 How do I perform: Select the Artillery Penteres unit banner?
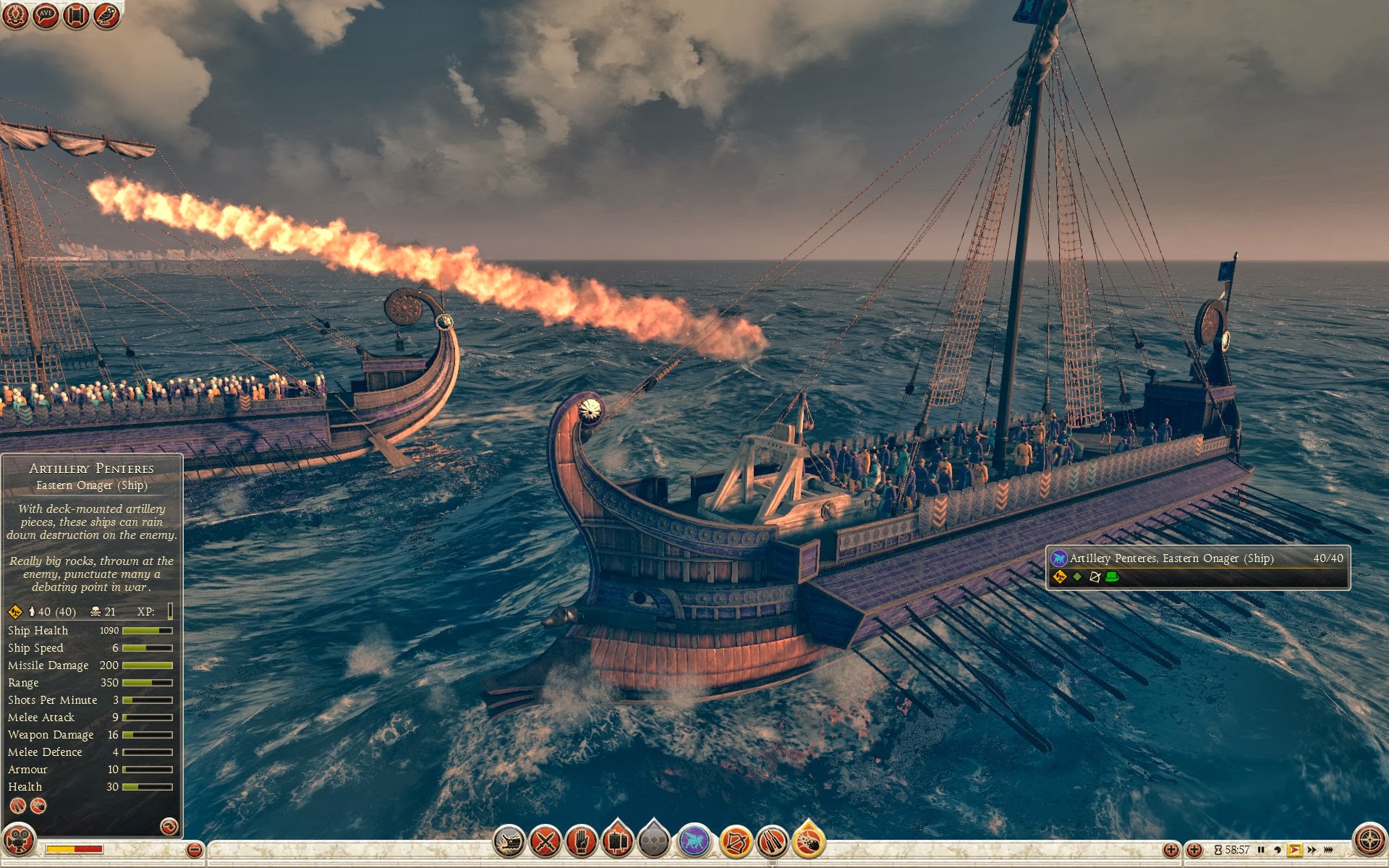pyautogui.click(x=1197, y=567)
